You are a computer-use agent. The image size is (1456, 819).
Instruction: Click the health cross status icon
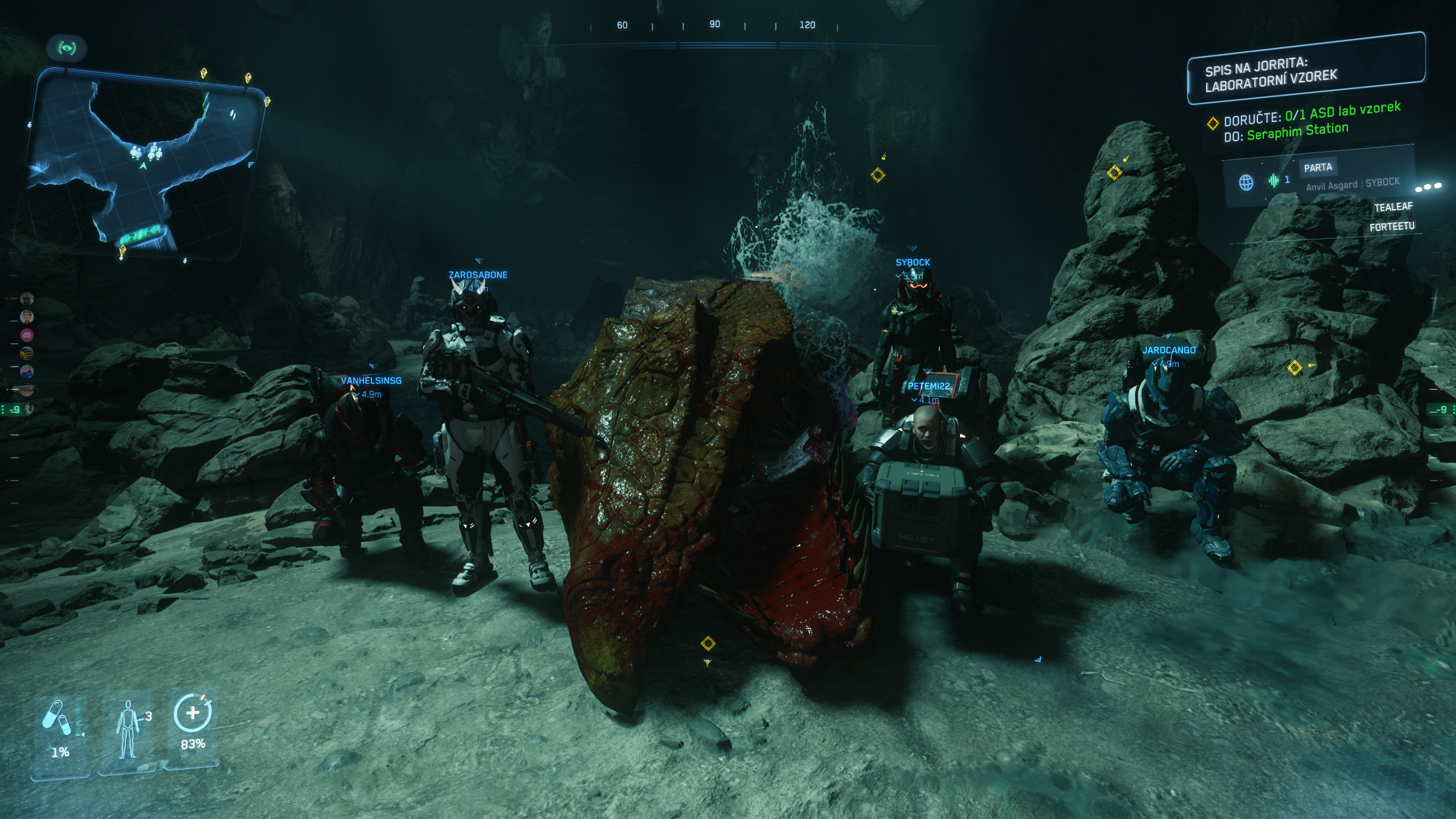pyautogui.click(x=193, y=713)
